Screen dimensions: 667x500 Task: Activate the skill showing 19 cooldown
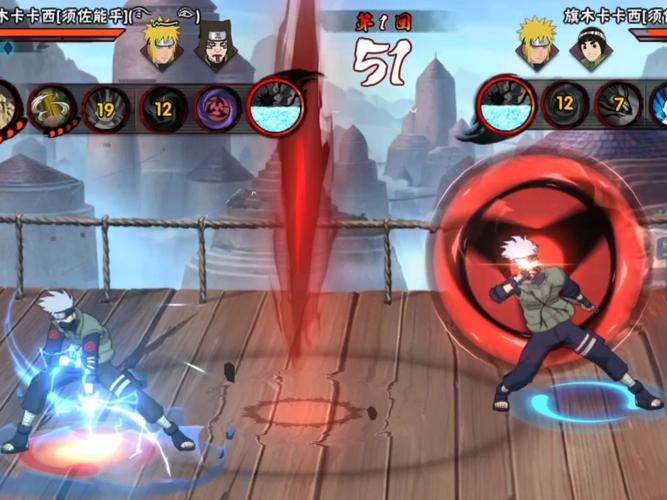[x=105, y=107]
